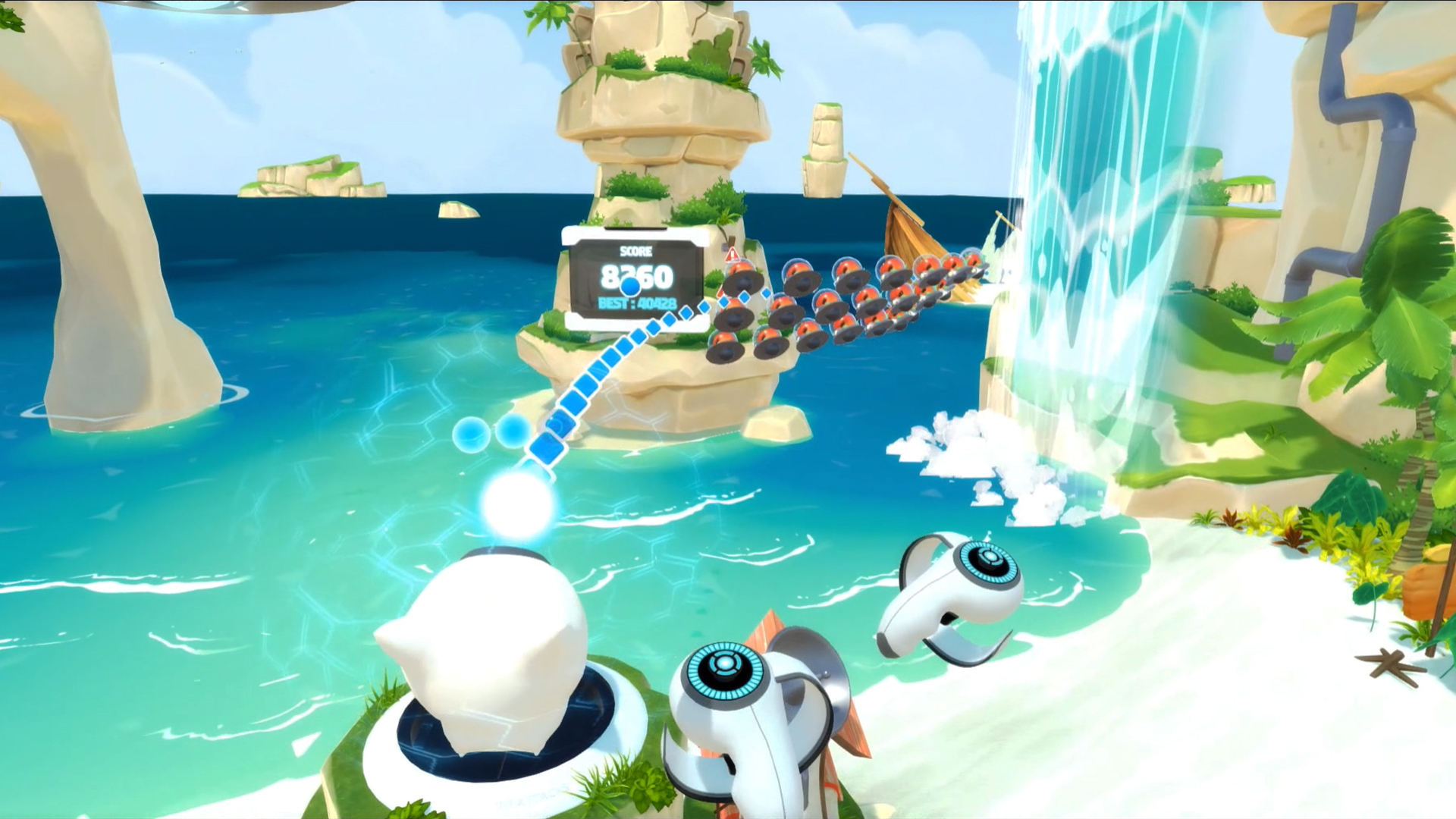The height and width of the screenshot is (819, 1456).
Task: Click the blue dot overlapping the score digits
Action: (630, 287)
